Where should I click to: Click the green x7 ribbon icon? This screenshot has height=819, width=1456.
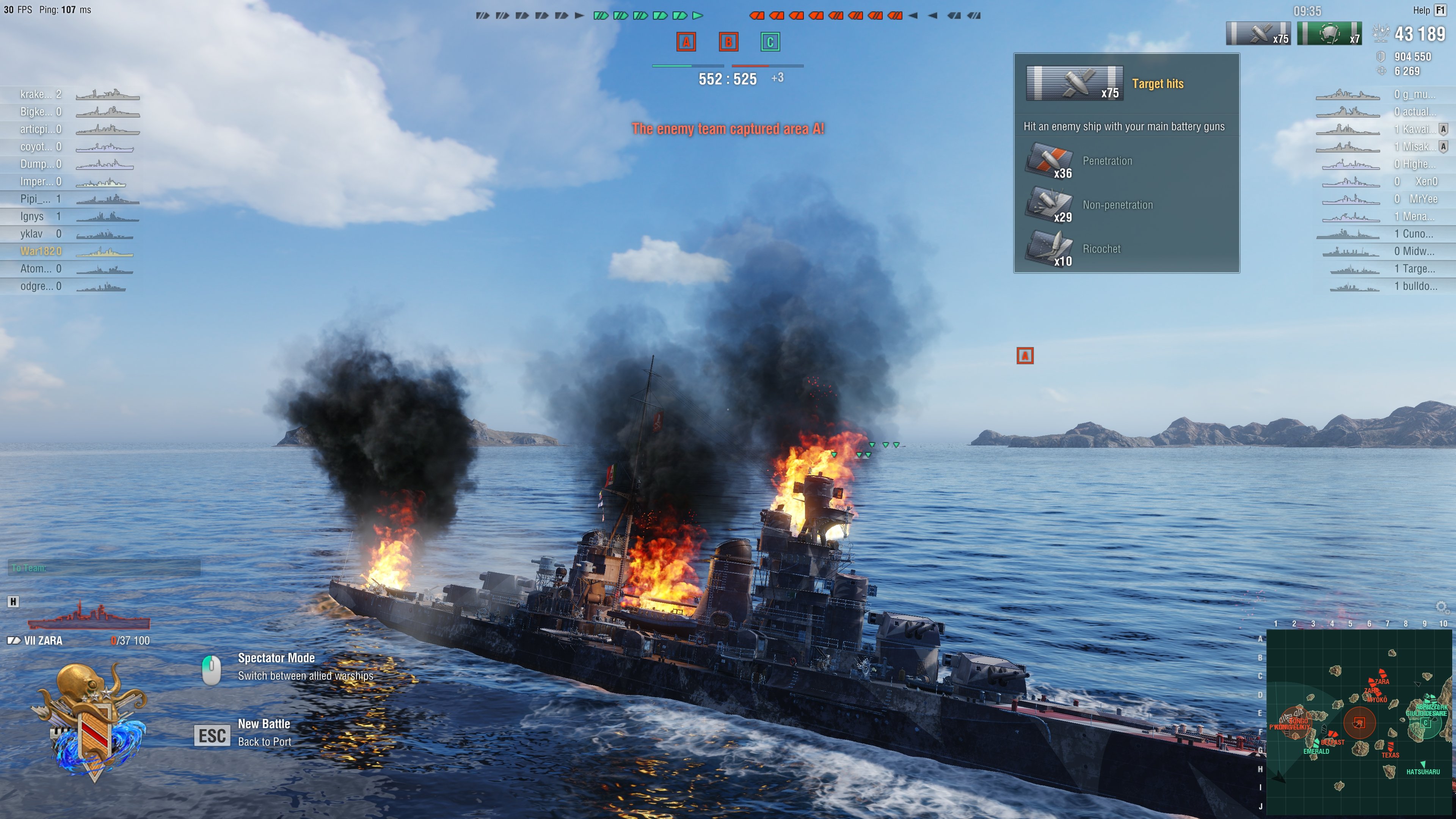tap(1329, 34)
